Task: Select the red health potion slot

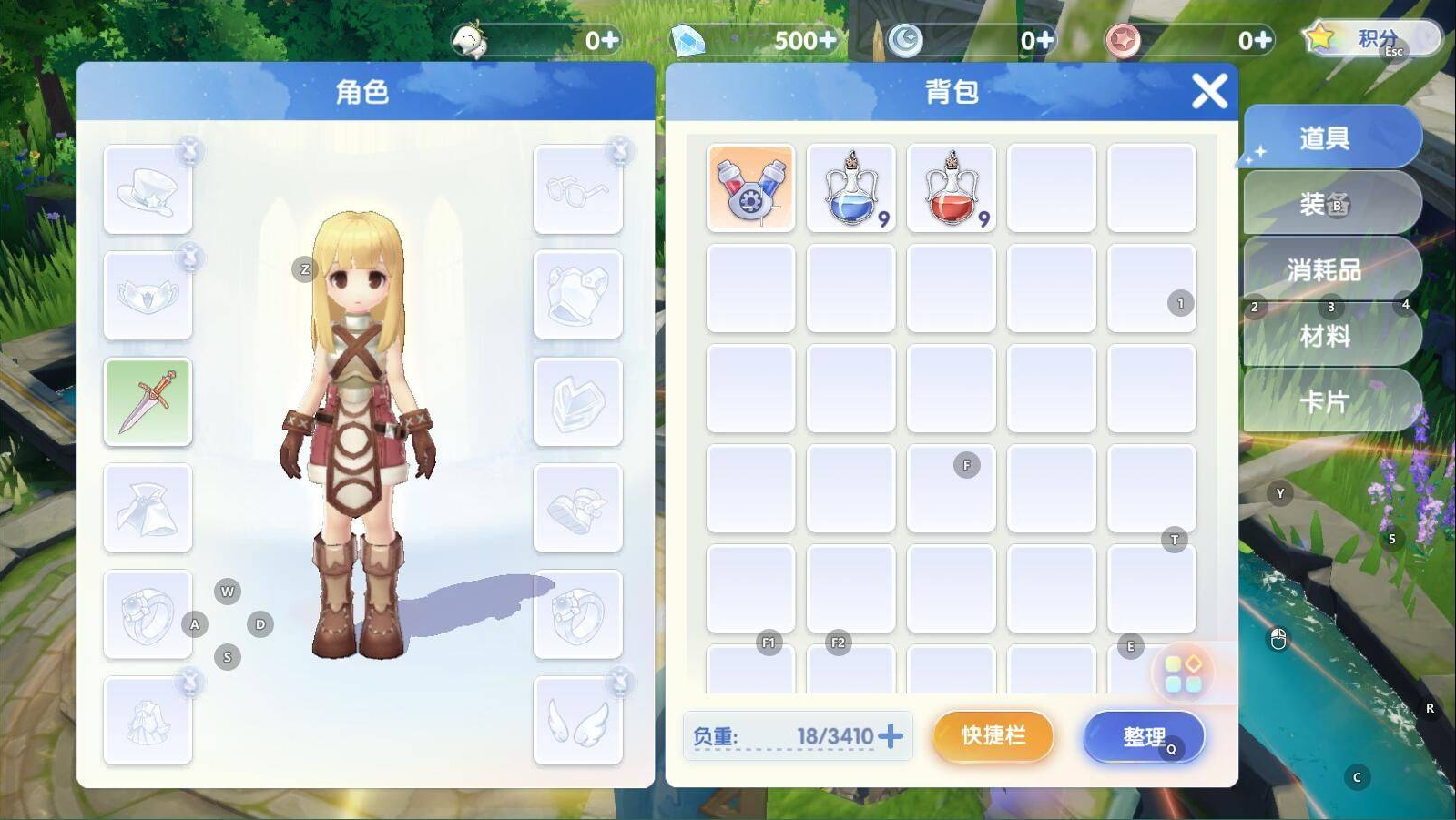Action: click(951, 188)
